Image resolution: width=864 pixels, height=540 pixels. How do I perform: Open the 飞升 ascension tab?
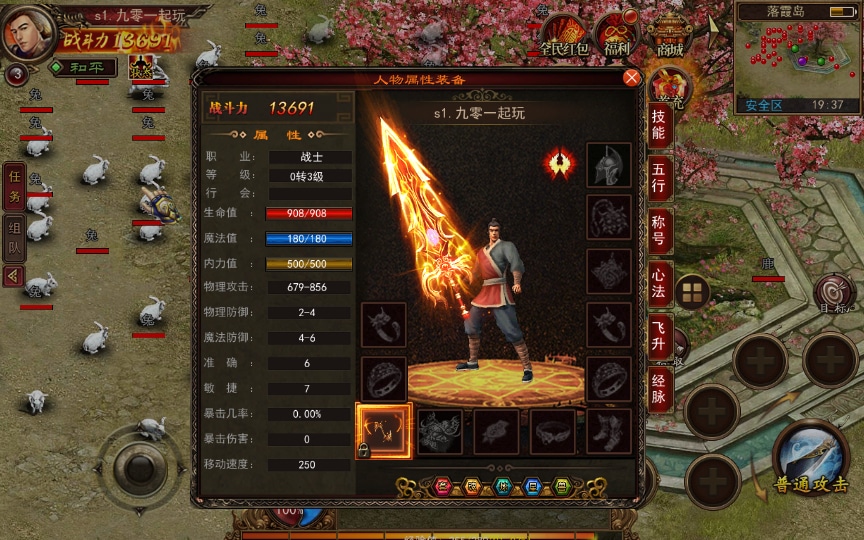click(x=659, y=334)
